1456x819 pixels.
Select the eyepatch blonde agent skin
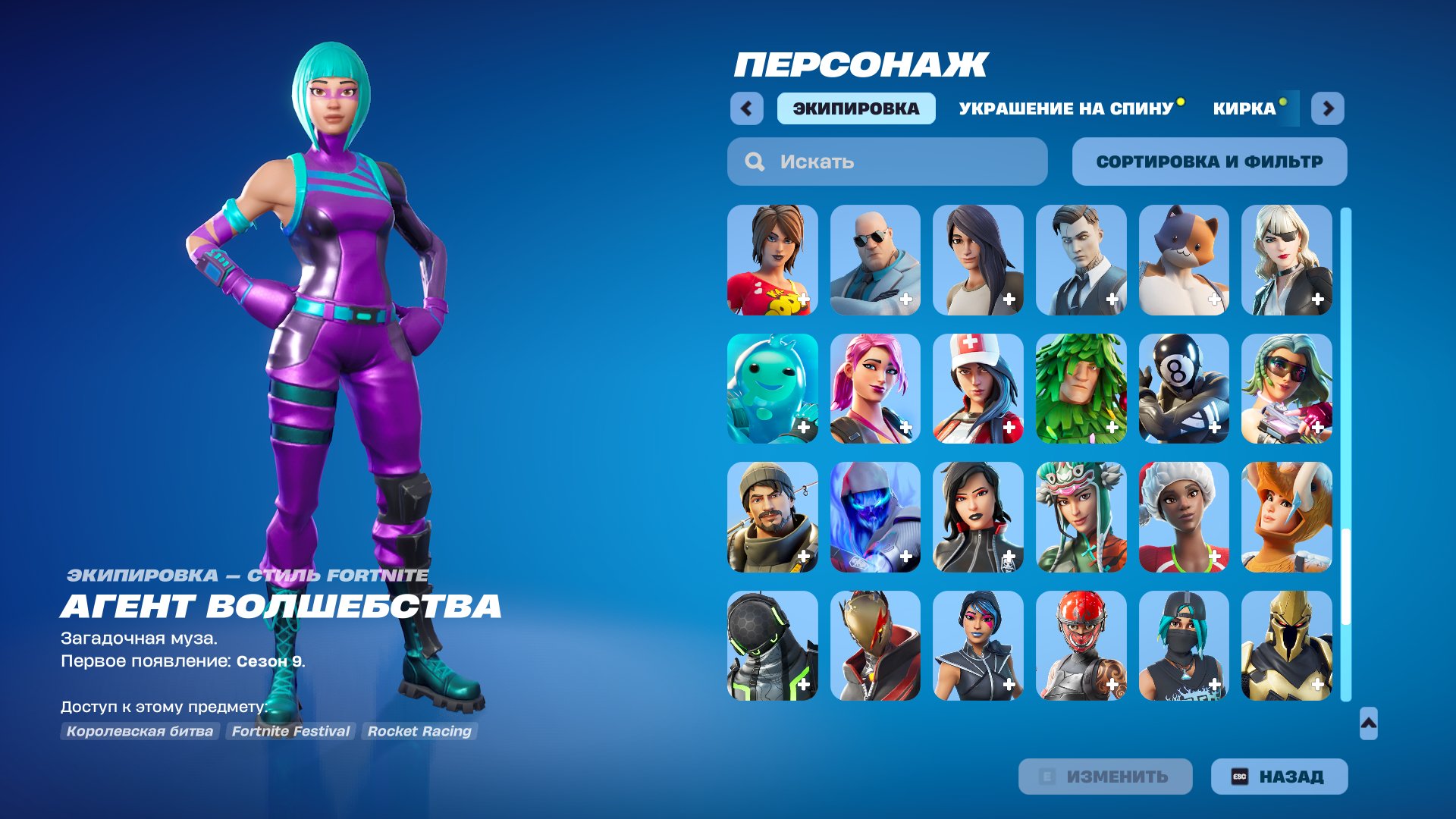click(x=1286, y=260)
